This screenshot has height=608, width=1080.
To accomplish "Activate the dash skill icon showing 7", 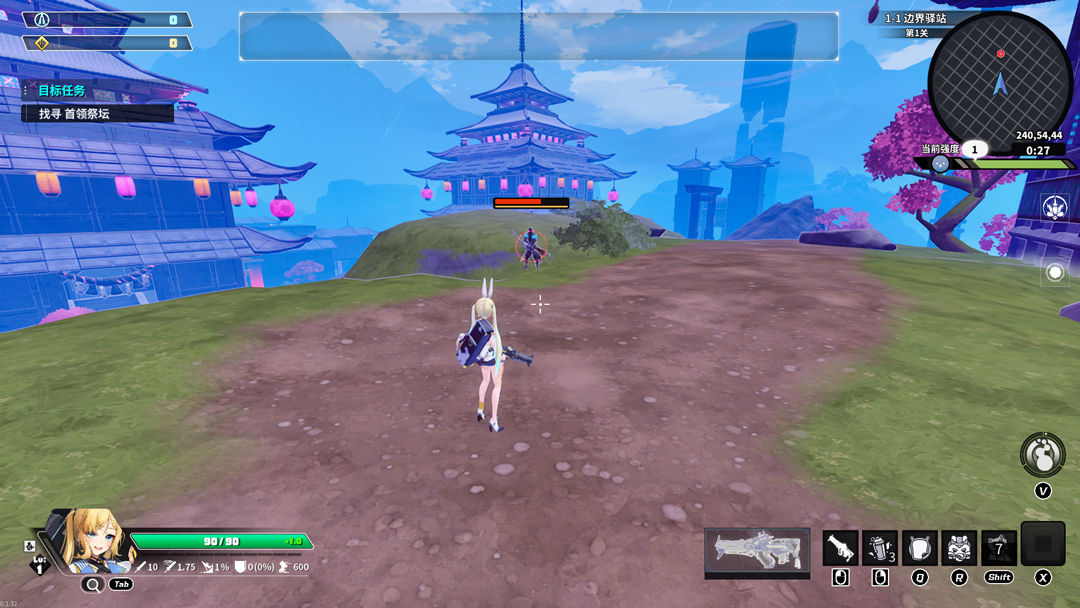I will [x=999, y=548].
